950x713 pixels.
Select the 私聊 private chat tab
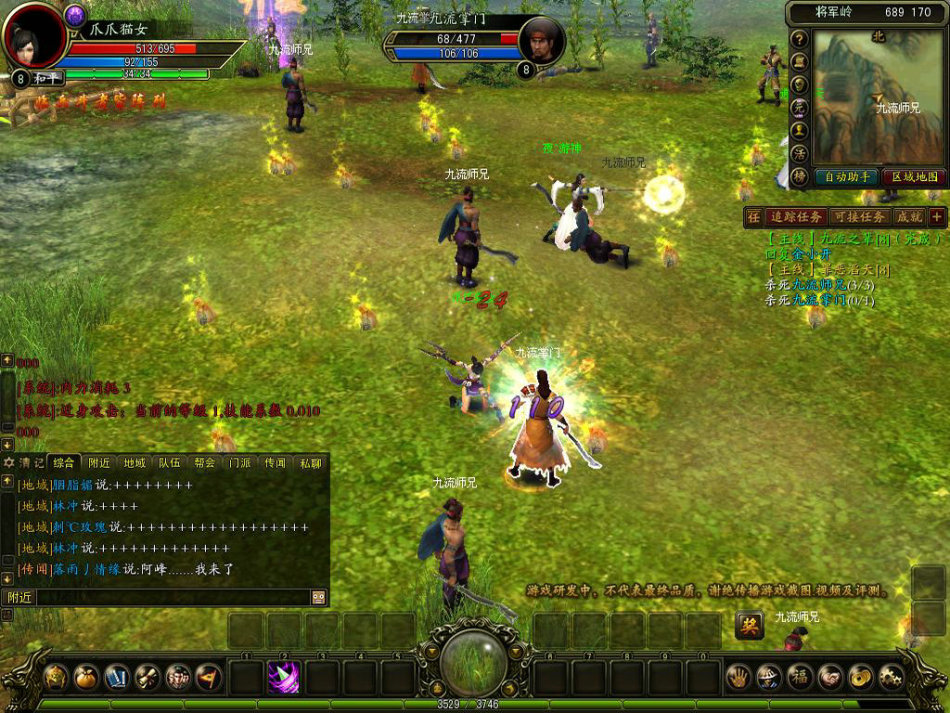pyautogui.click(x=310, y=463)
